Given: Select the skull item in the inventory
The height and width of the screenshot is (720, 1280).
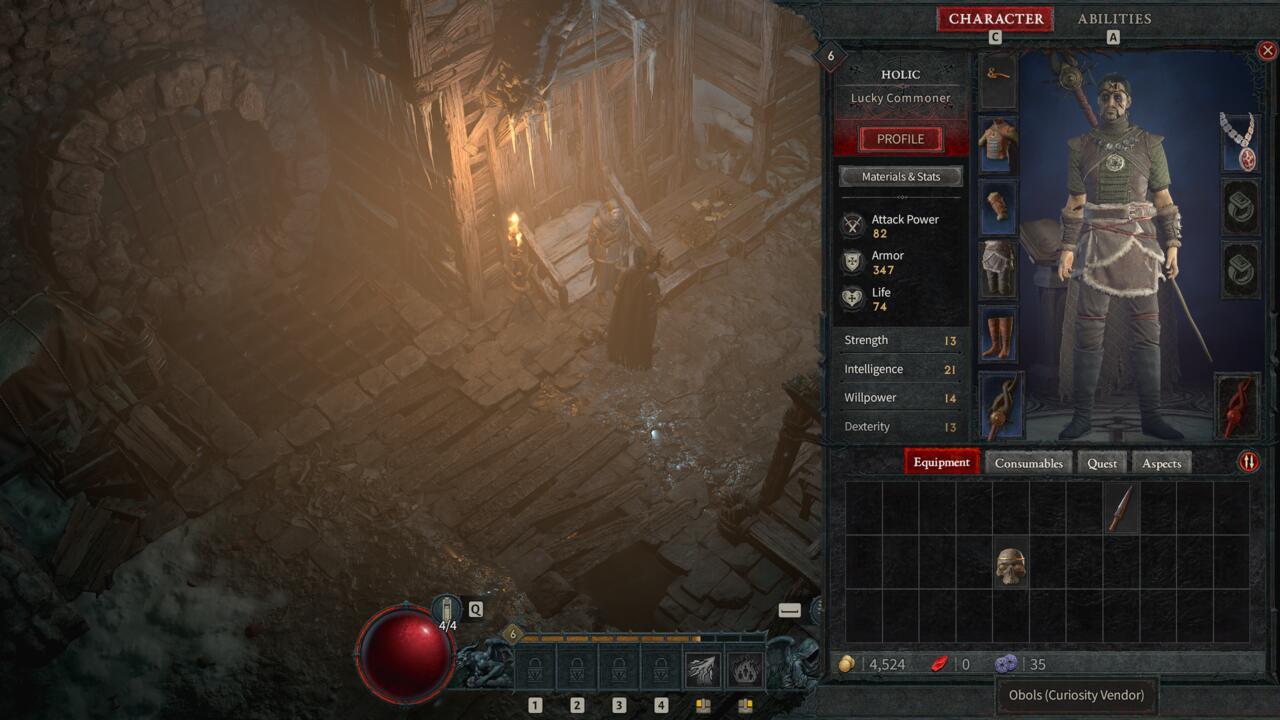Looking at the screenshot, I should click(x=1010, y=563).
